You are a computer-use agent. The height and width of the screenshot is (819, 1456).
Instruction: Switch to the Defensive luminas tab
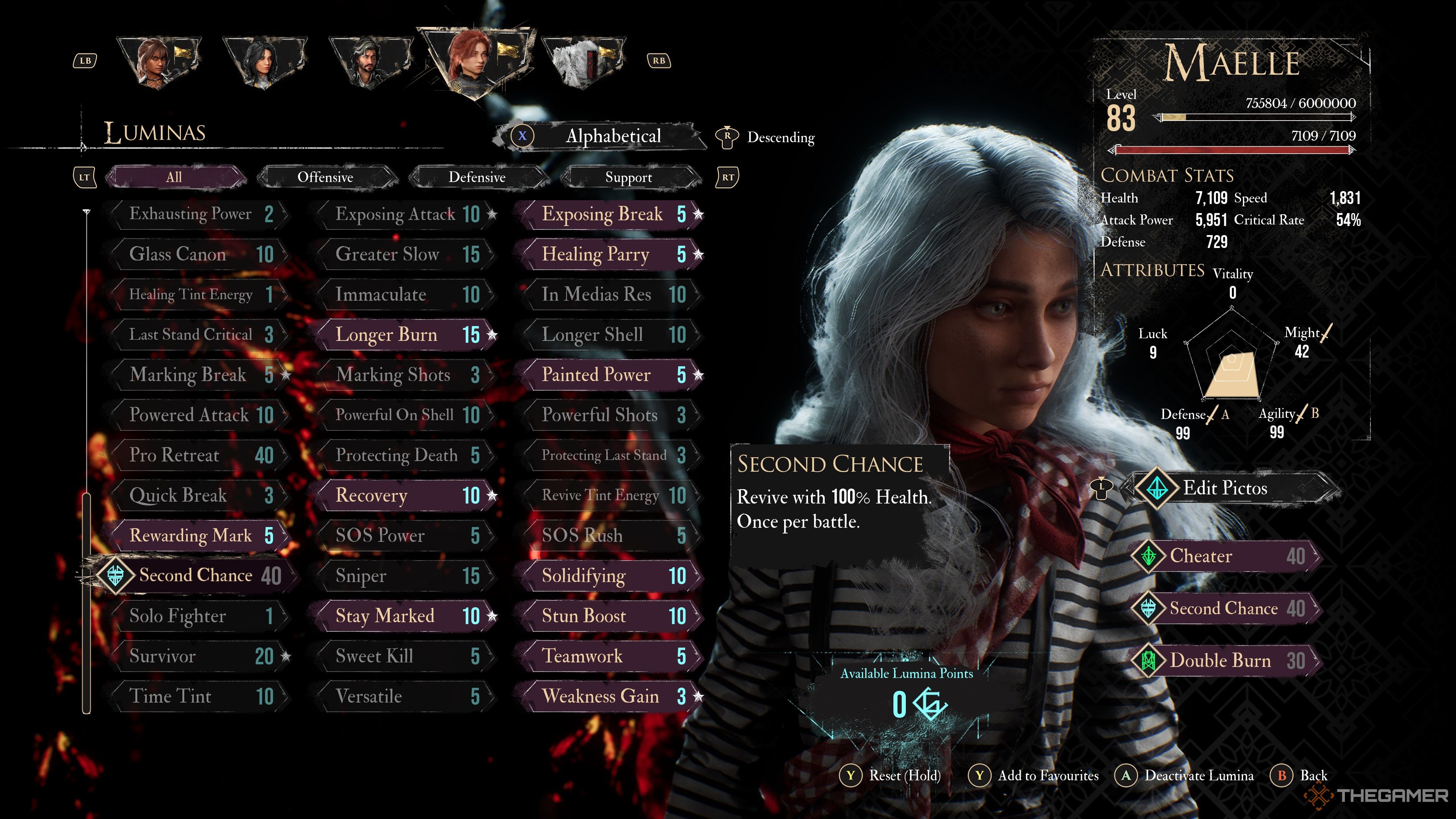pos(477,177)
